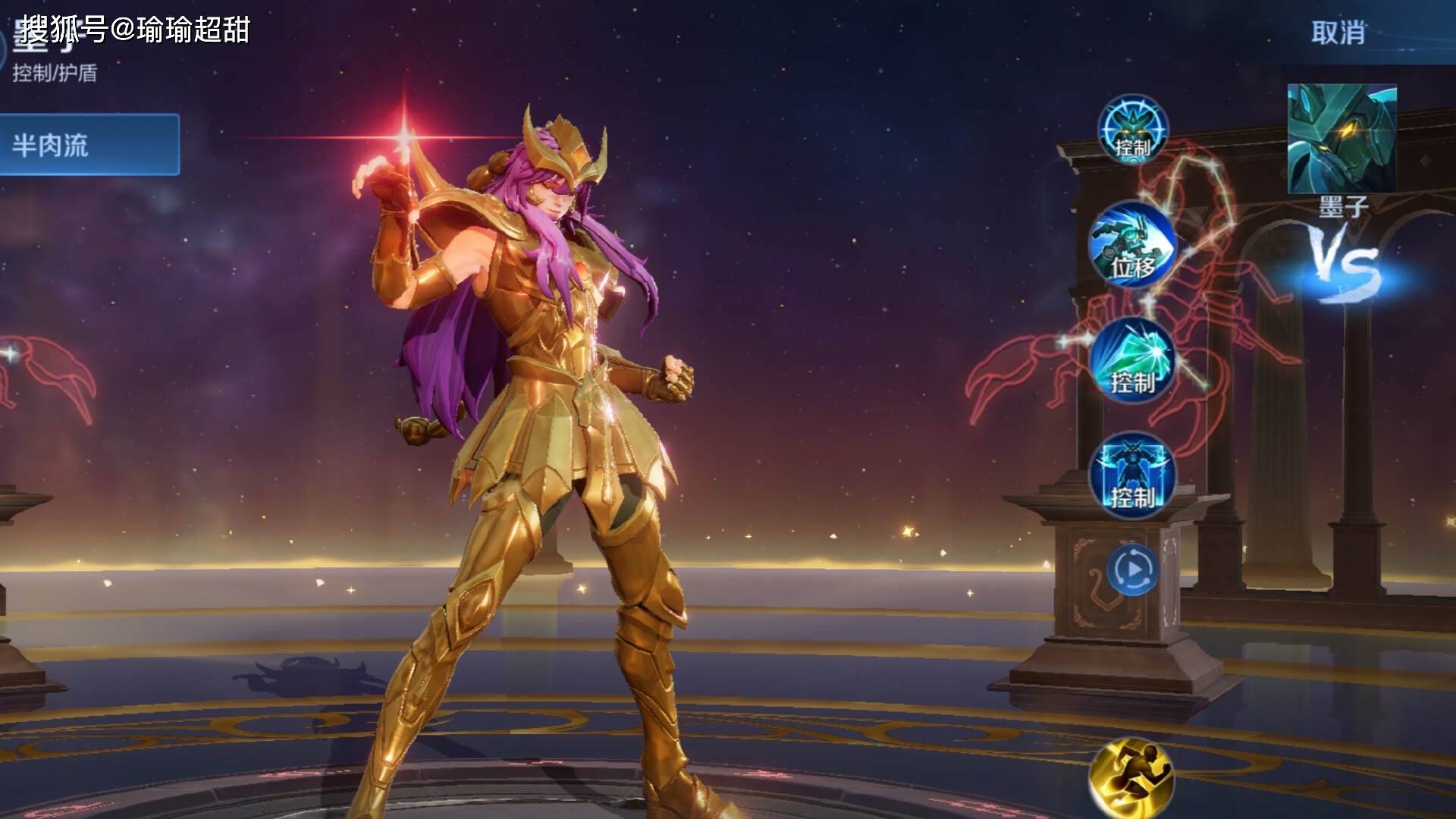Viewport: 1456px width, 819px height.
Task: Select the 半肉流 build tab
Action: tap(89, 144)
